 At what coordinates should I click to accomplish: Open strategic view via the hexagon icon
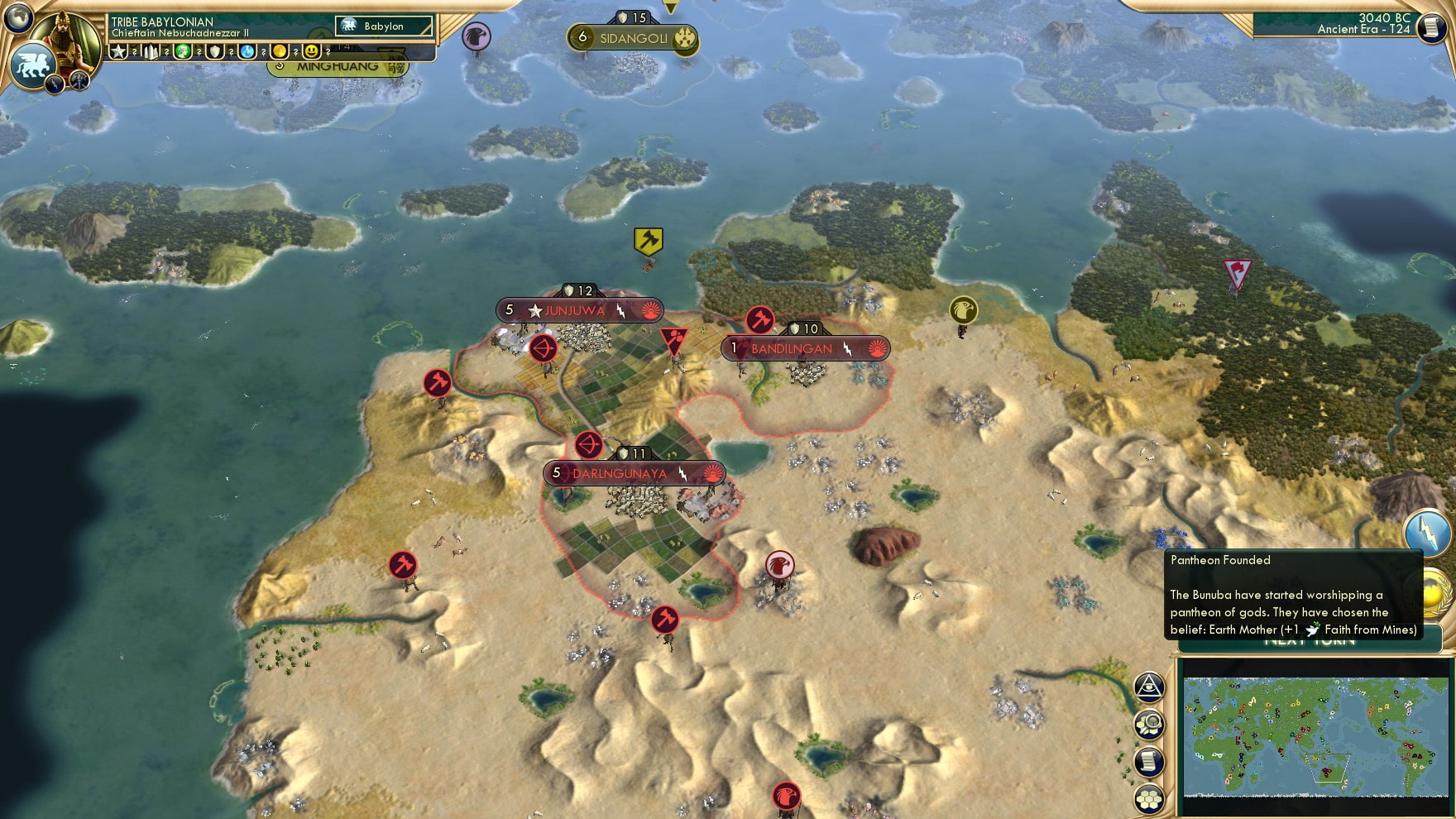(1148, 799)
